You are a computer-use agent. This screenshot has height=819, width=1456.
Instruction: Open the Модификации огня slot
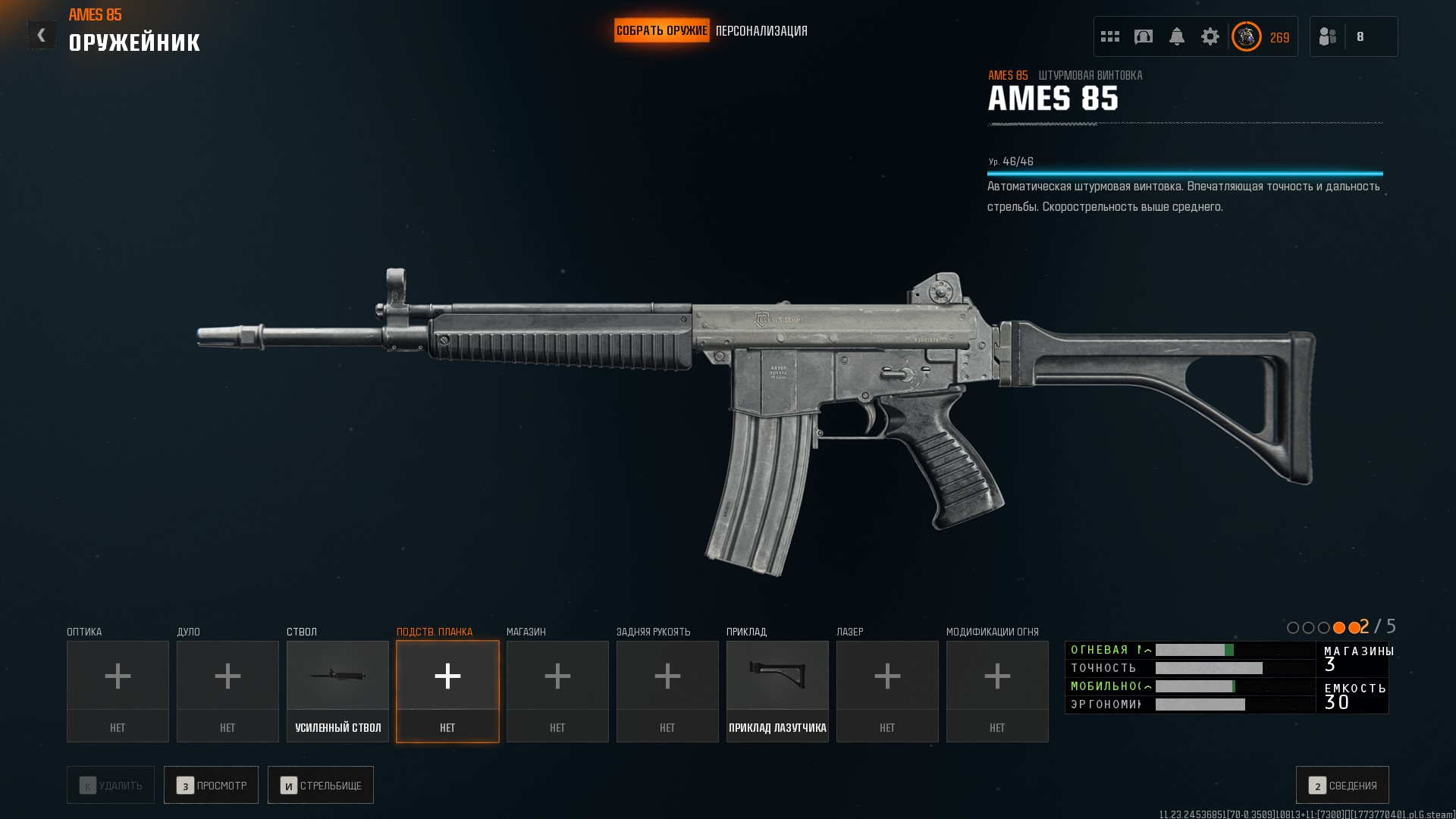[x=997, y=691]
